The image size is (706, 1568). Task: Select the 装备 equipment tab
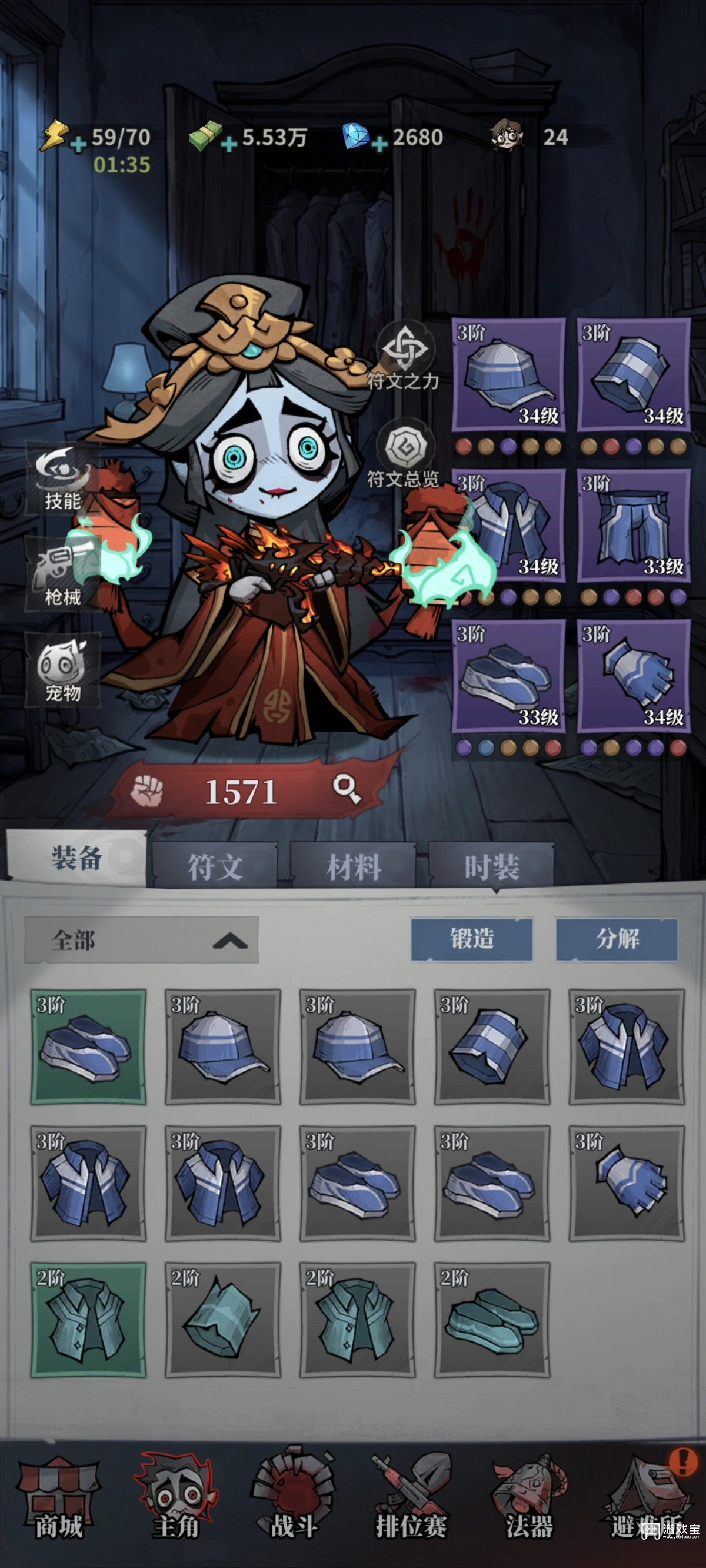(x=76, y=858)
